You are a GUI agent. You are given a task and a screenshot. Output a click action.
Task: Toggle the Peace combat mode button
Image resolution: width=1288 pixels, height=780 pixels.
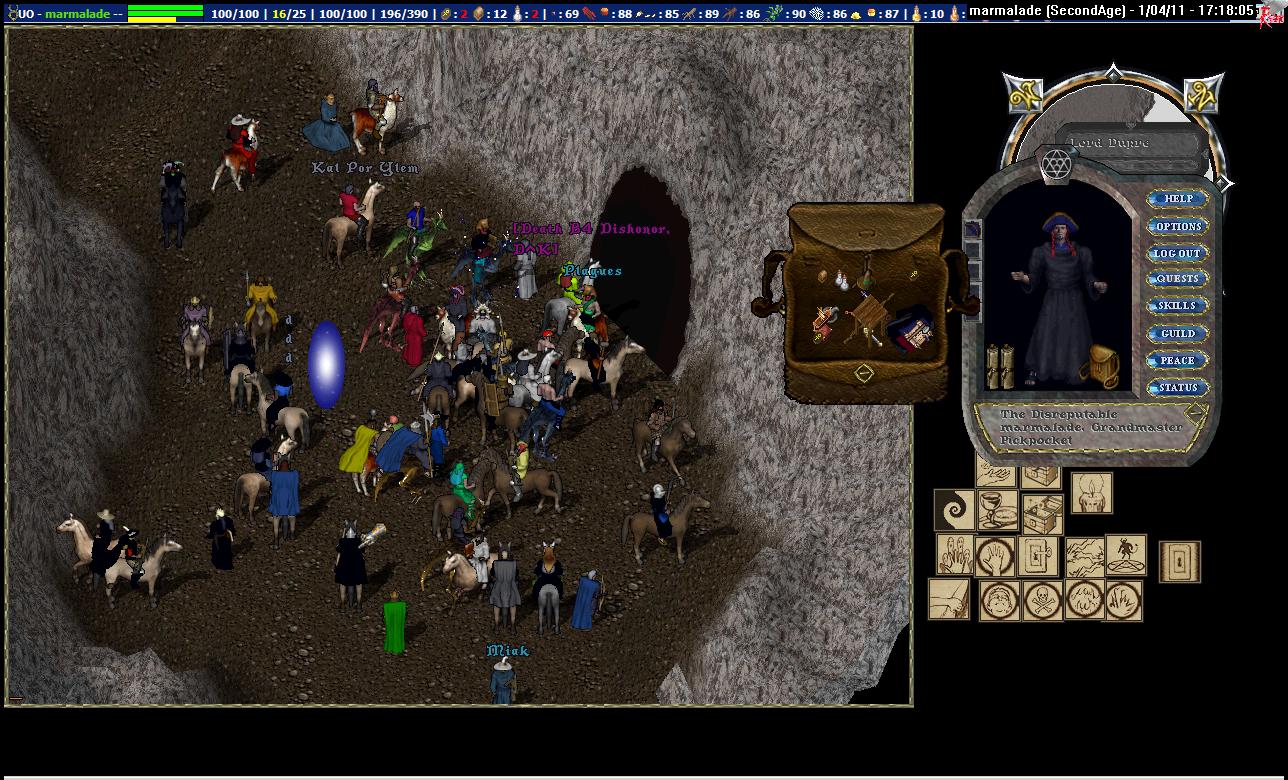1177,360
